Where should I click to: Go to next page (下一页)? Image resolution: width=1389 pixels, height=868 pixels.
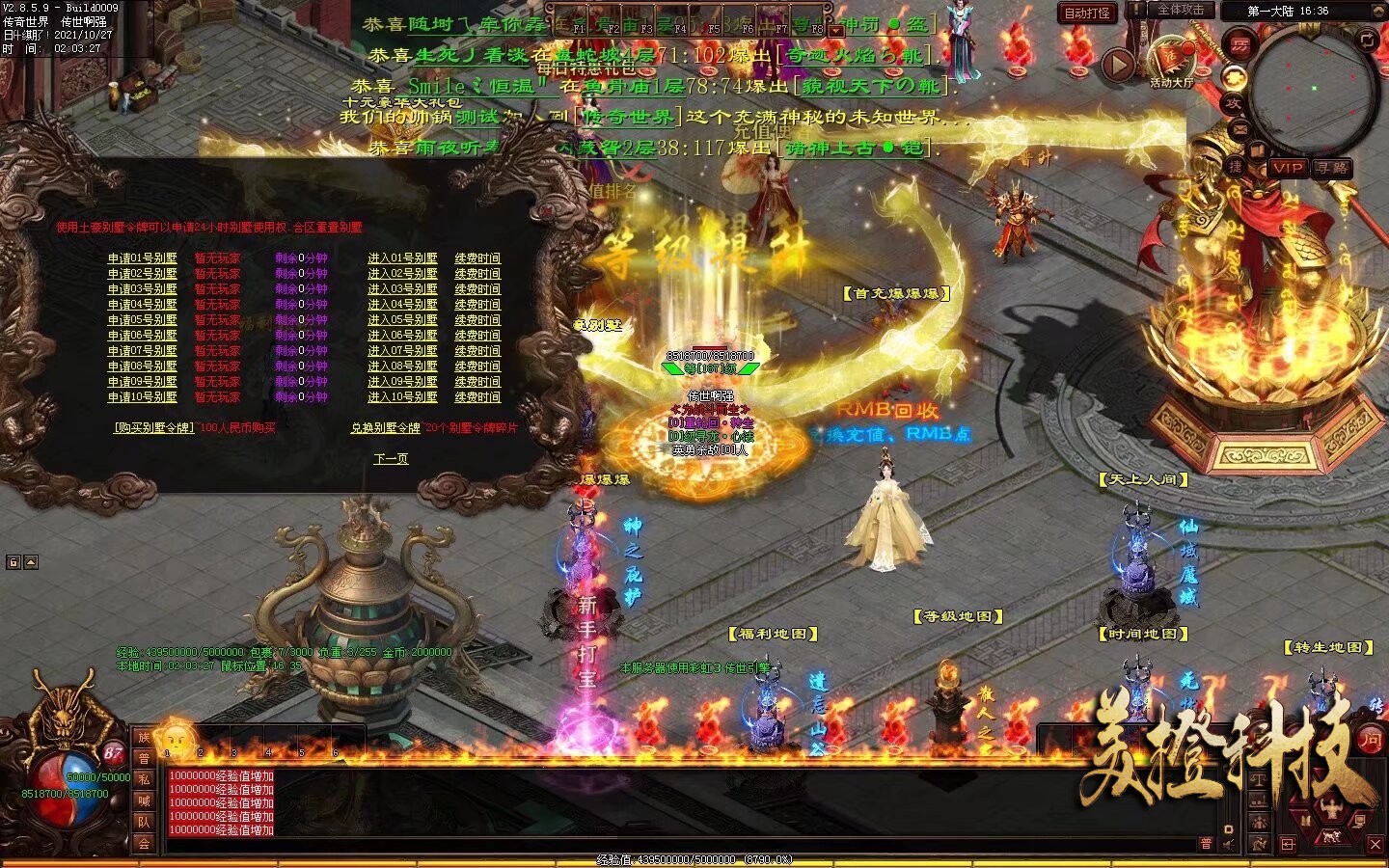(x=391, y=459)
